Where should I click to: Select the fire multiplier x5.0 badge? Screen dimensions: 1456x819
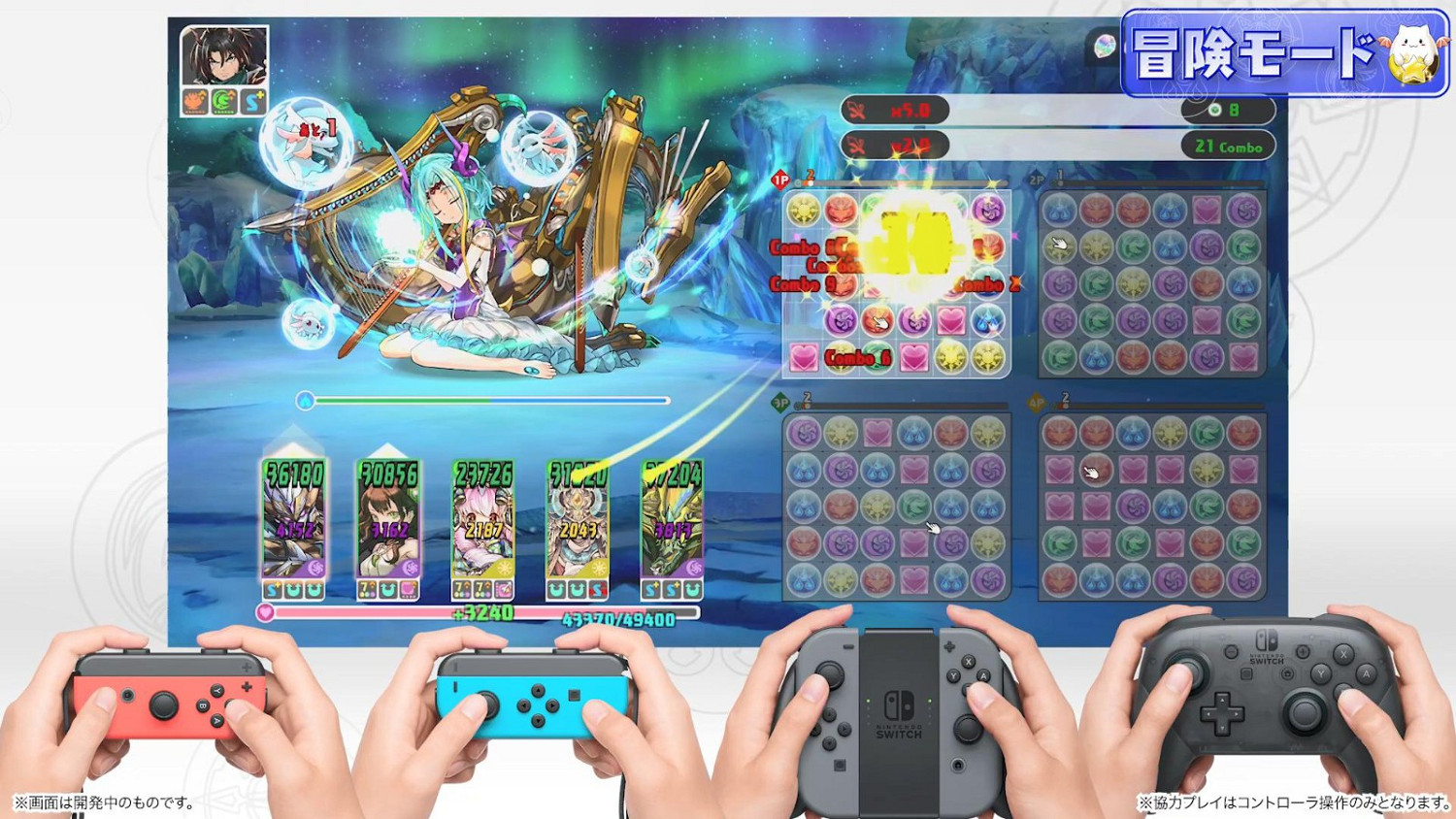[x=898, y=110]
